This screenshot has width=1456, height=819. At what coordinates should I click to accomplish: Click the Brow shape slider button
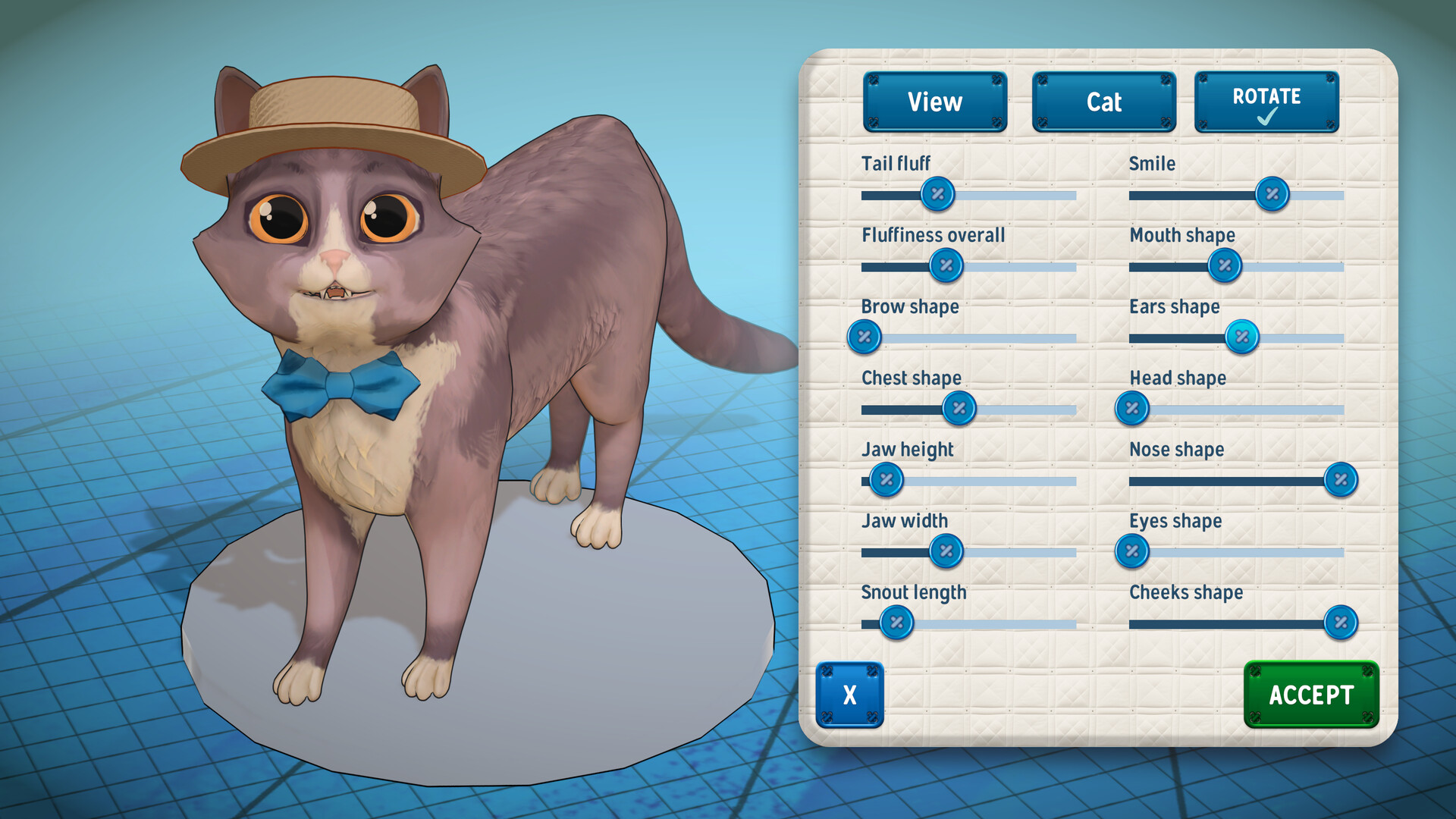click(x=864, y=337)
